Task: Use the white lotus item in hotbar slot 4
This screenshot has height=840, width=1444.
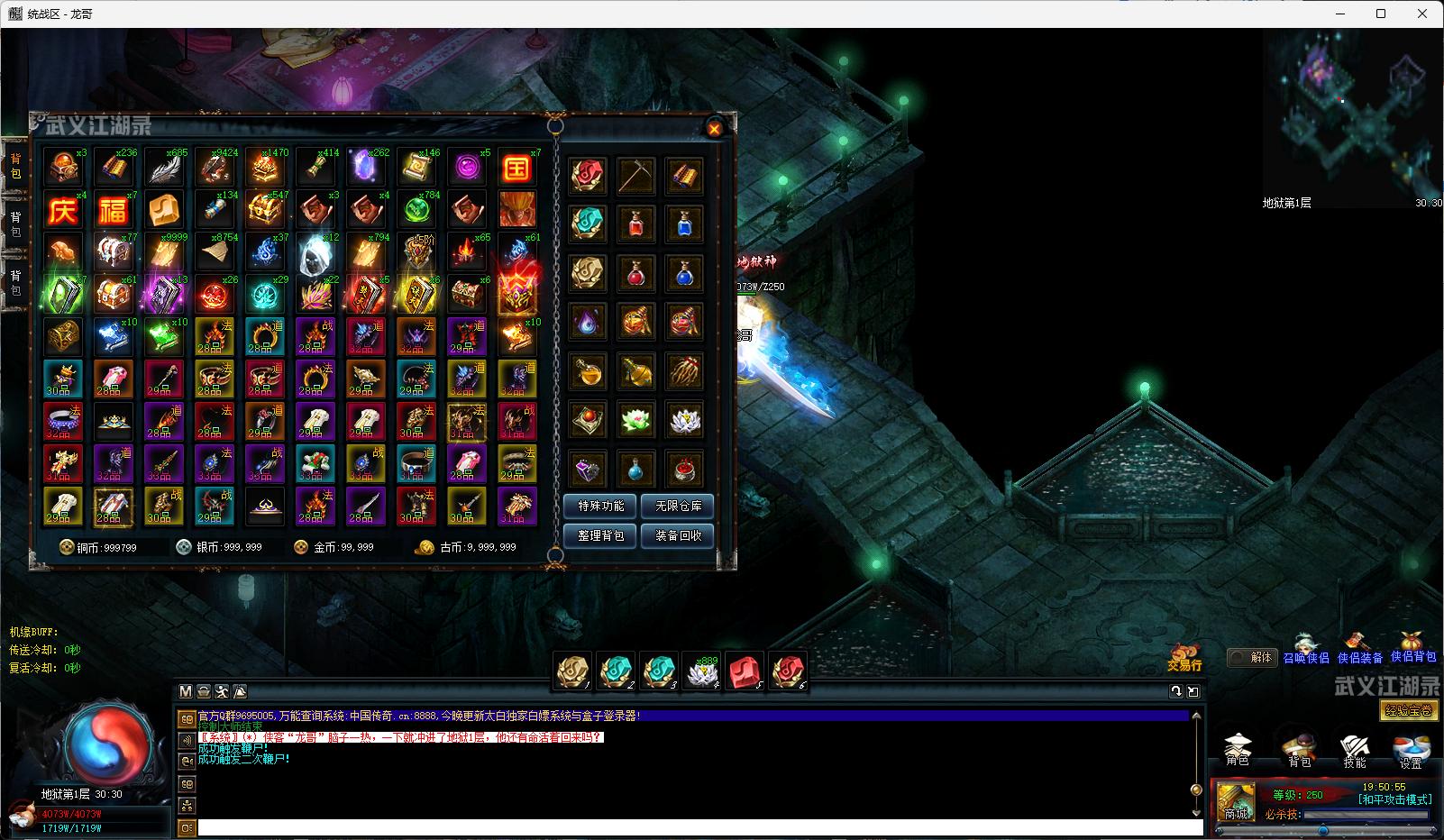Action: point(702,671)
